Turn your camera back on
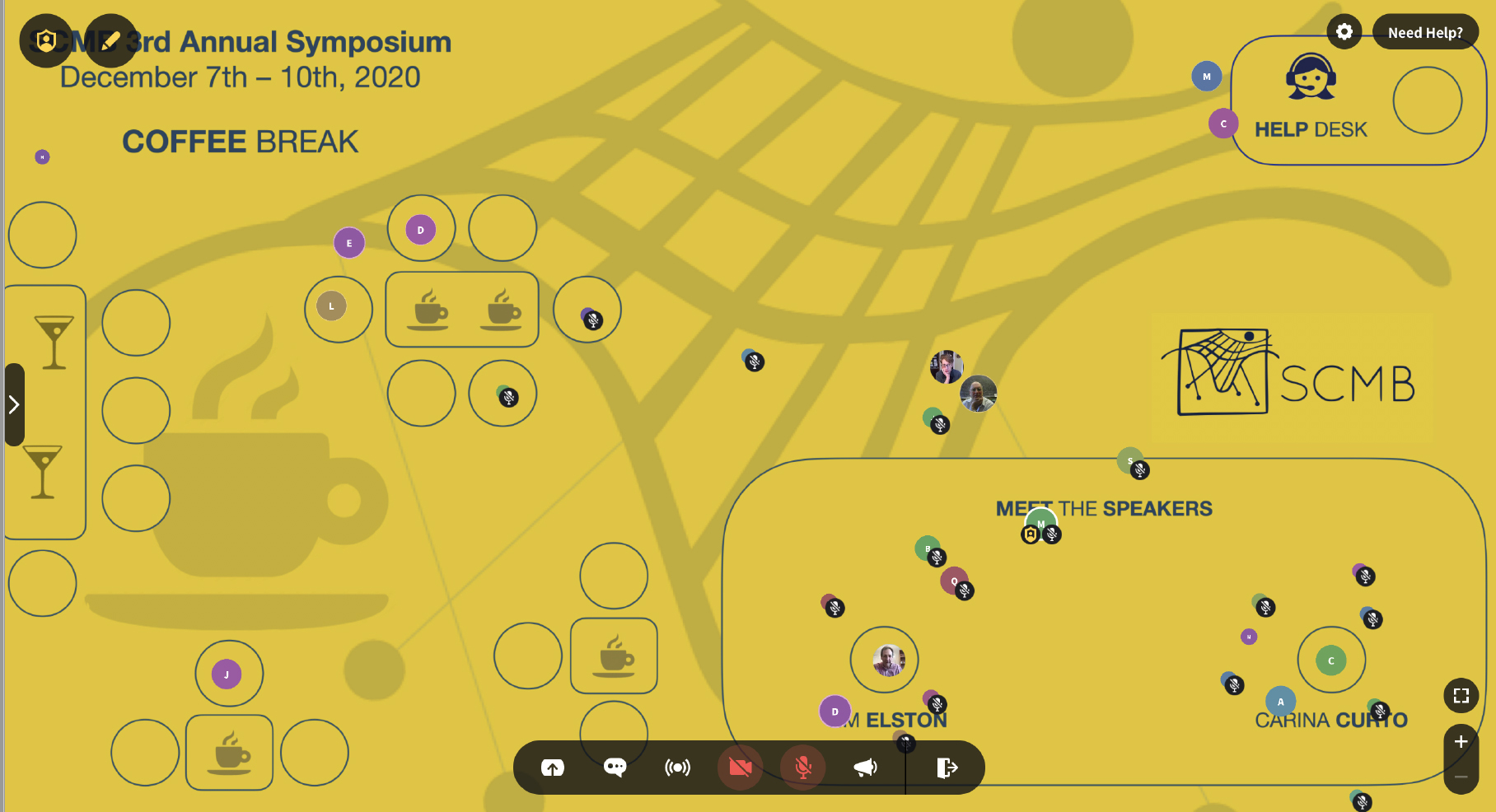1496x812 pixels. click(x=740, y=767)
